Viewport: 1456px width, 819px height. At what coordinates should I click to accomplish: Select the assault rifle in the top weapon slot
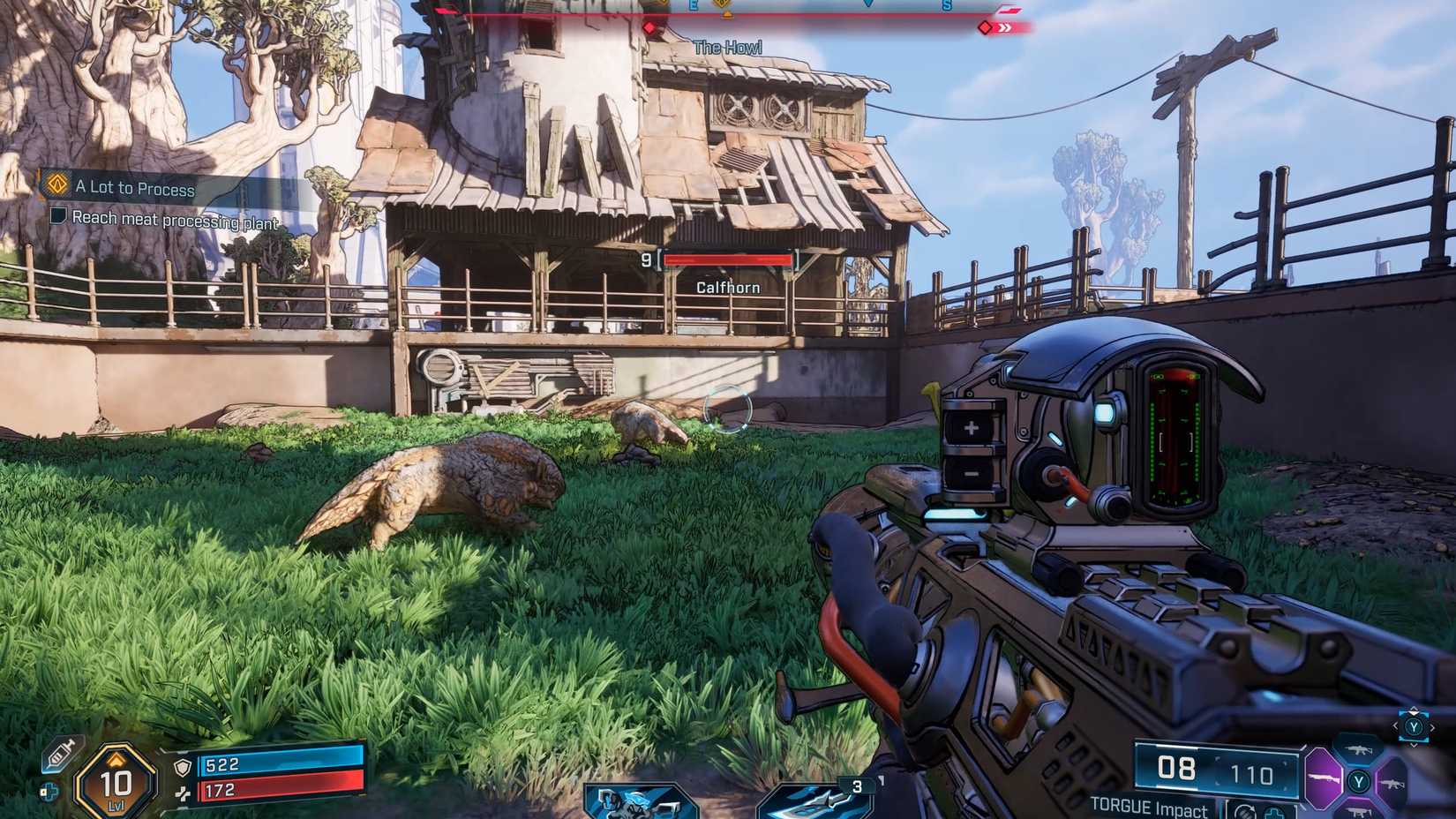pyautogui.click(x=1356, y=748)
